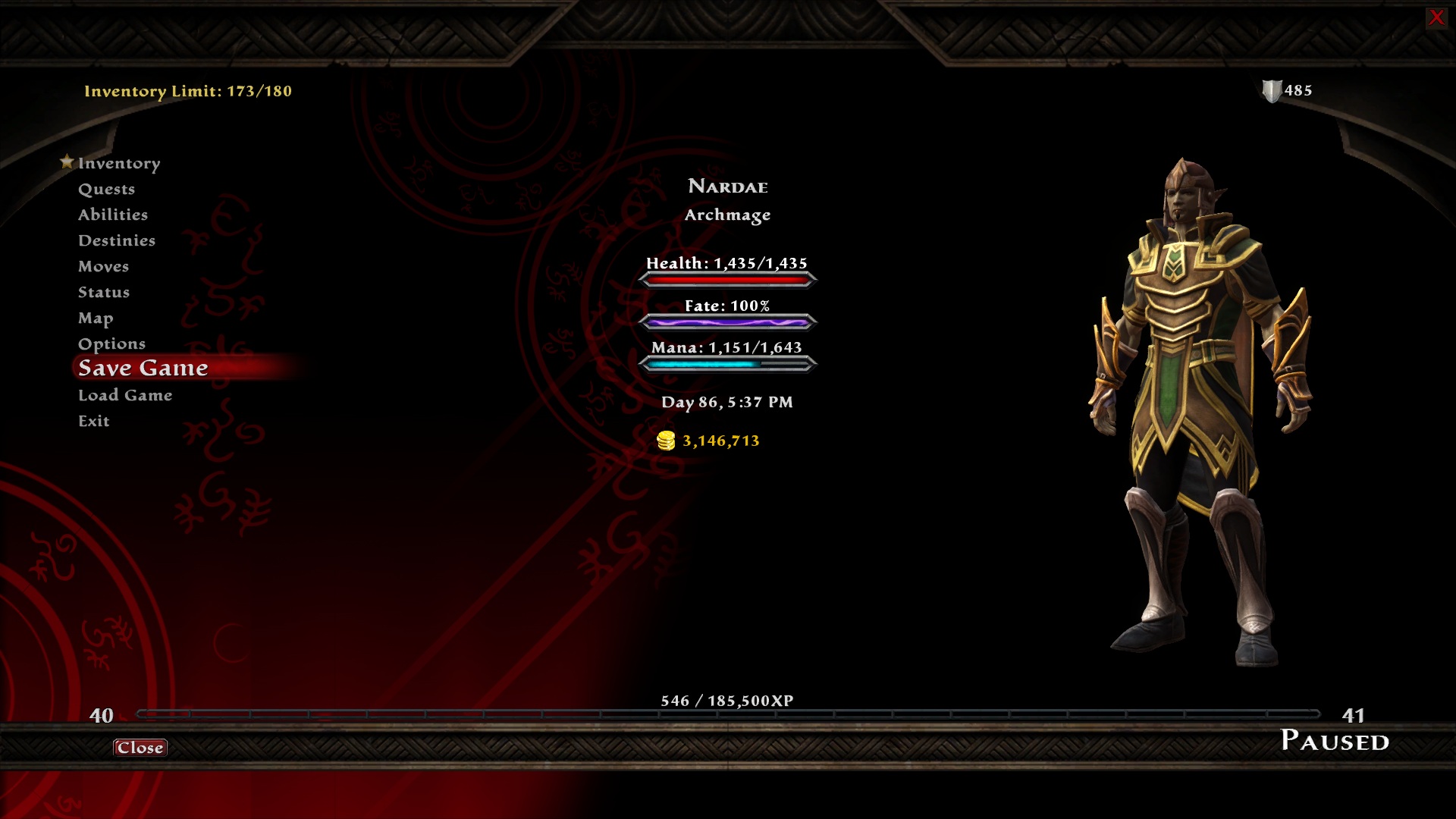Image resolution: width=1456 pixels, height=819 pixels.
Task: Open the Destinies menu
Action: point(117,240)
